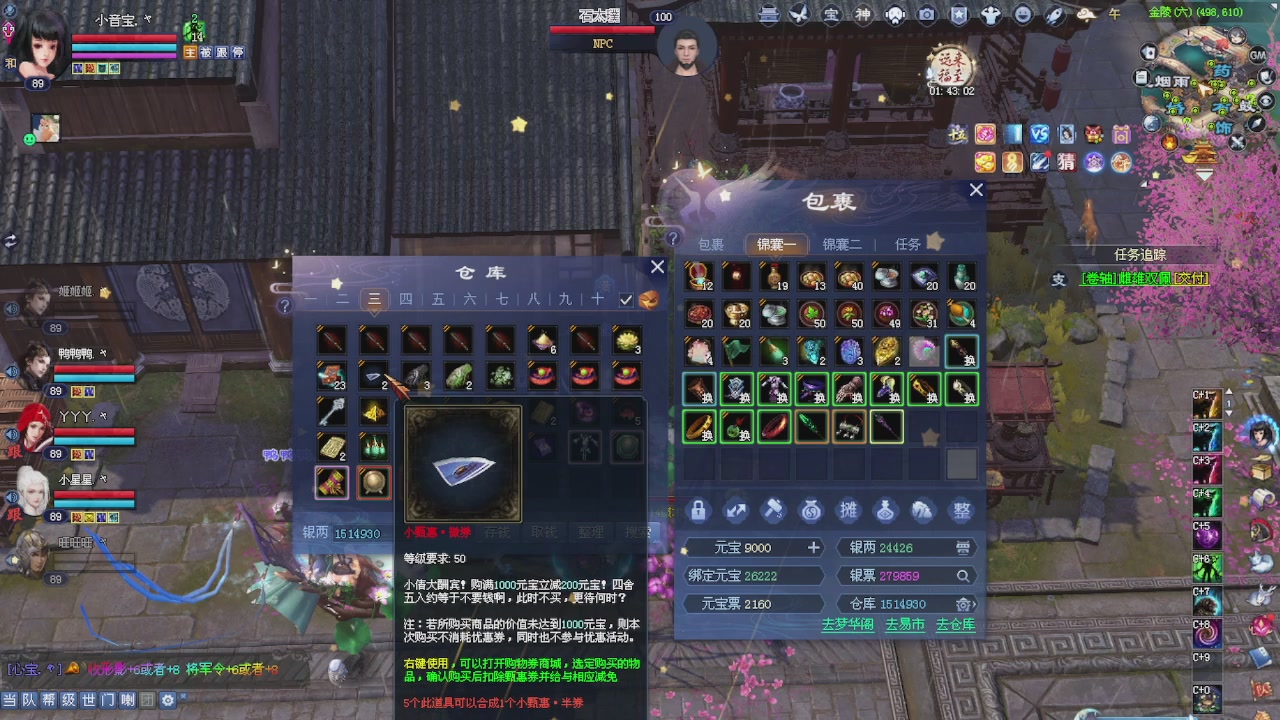This screenshot has width=1280, height=720.
Task: Click the money pouch icon beside the hammer
Action: pos(812,511)
